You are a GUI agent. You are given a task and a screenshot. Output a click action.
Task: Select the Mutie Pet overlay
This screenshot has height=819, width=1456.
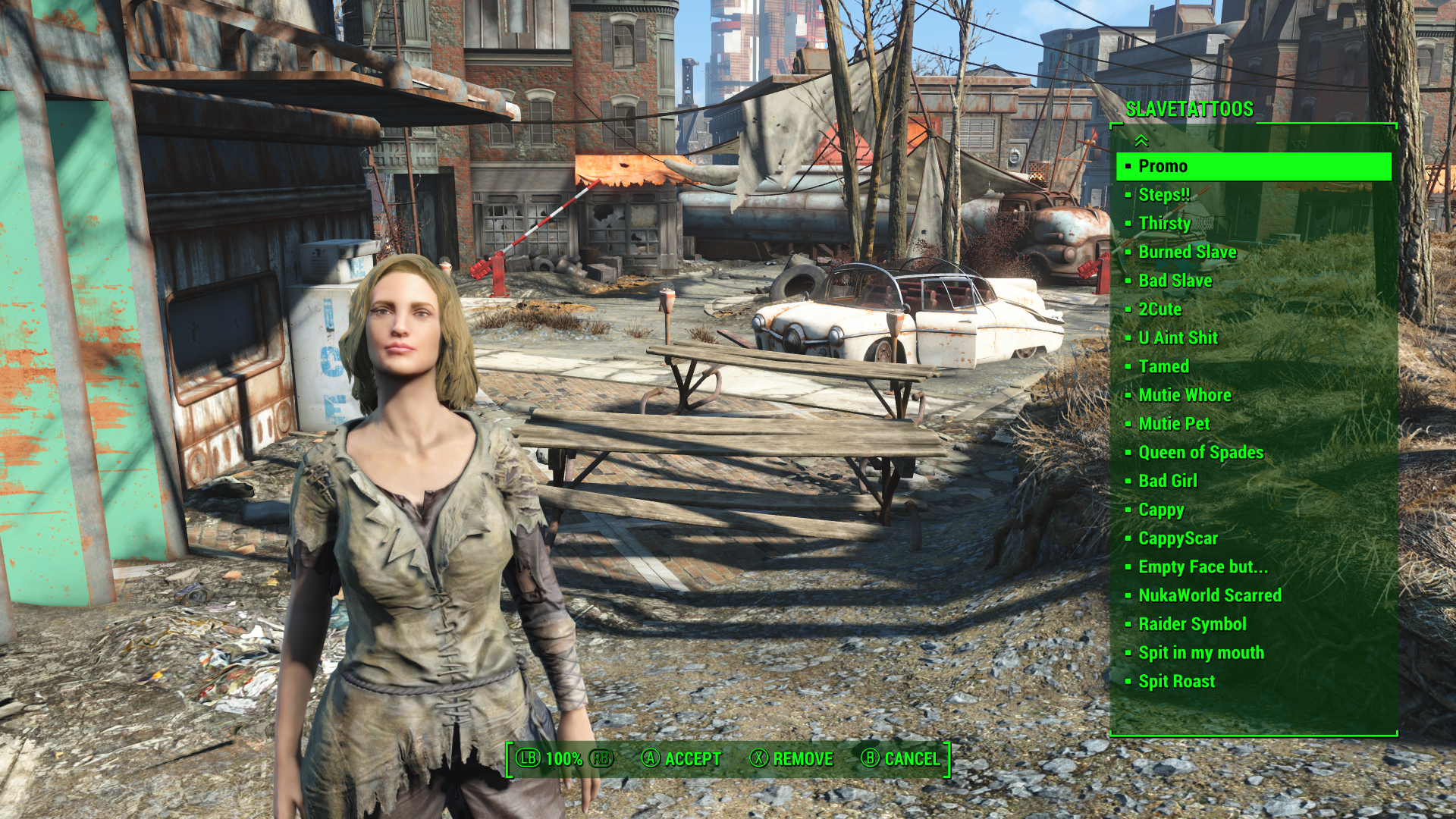pos(1174,424)
